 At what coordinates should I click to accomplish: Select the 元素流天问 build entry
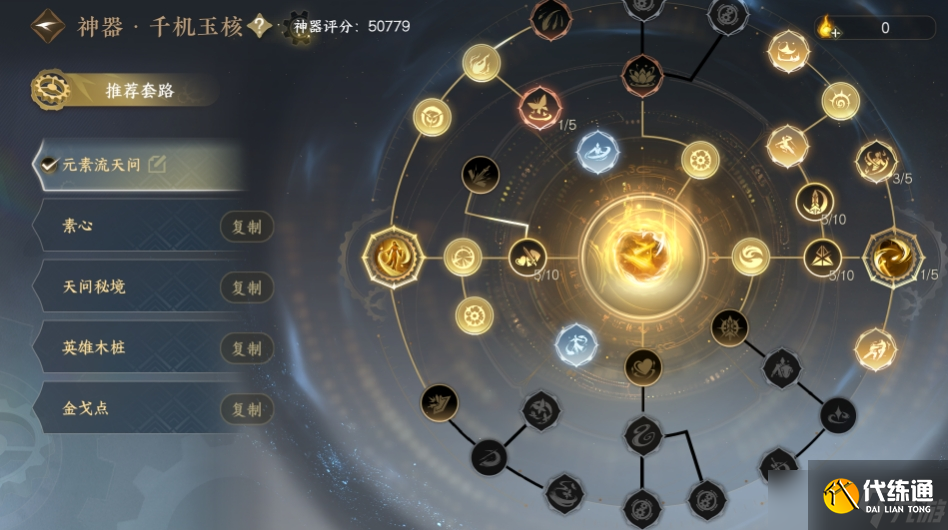point(102,165)
